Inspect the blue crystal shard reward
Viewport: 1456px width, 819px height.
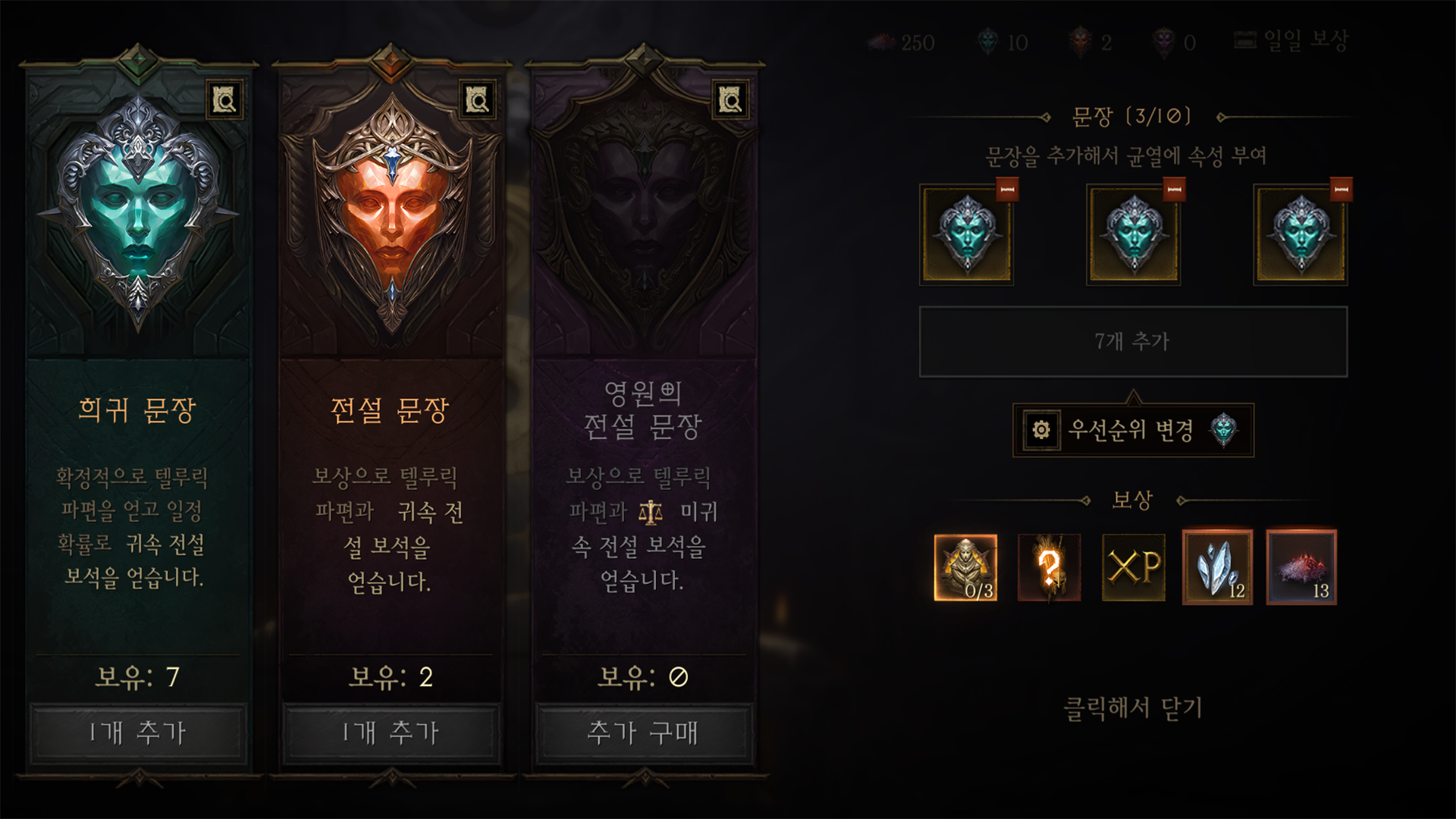point(1217,567)
